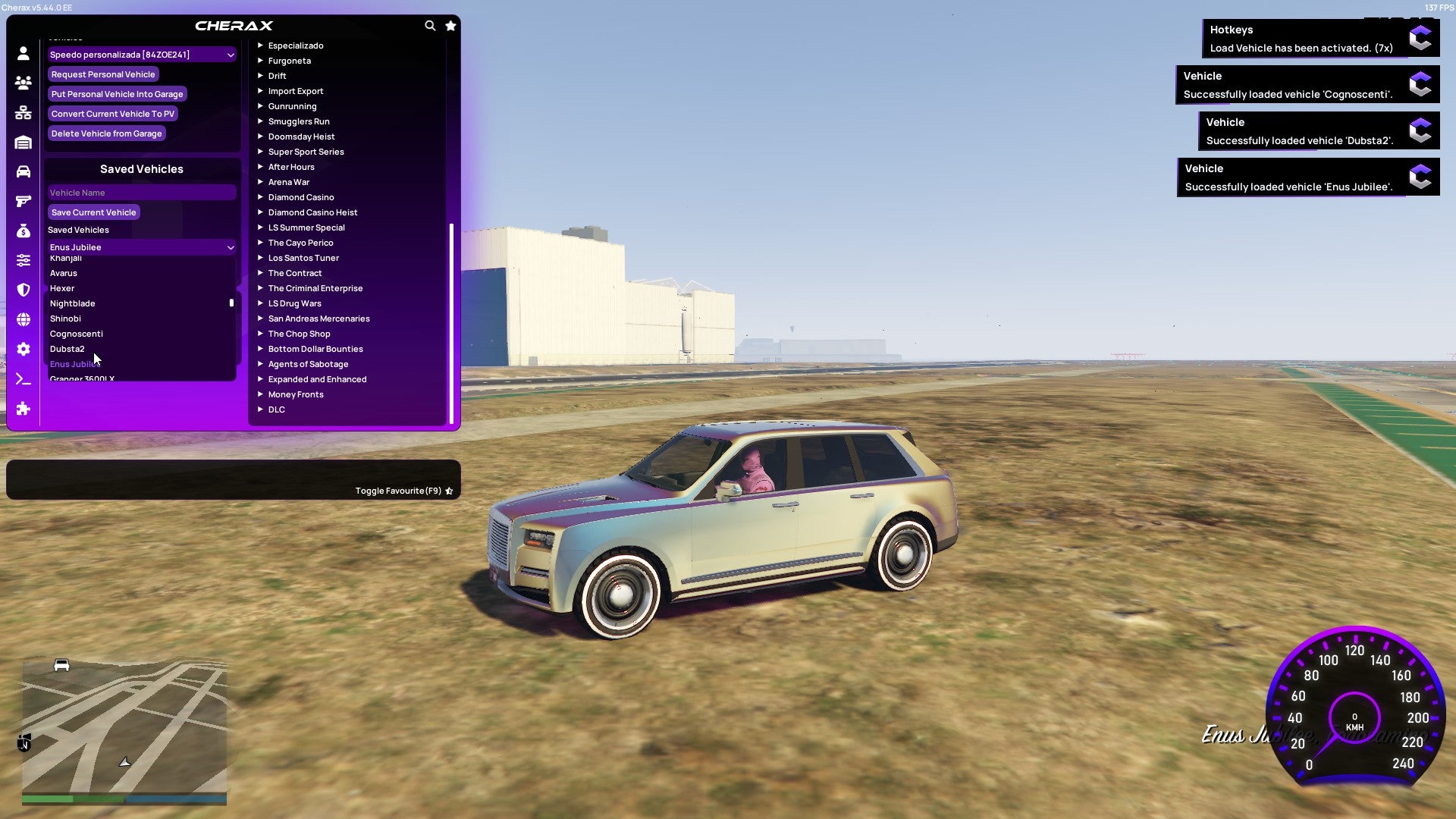Click Save Current Vehicle
This screenshot has height=819, width=1456.
[x=93, y=212]
